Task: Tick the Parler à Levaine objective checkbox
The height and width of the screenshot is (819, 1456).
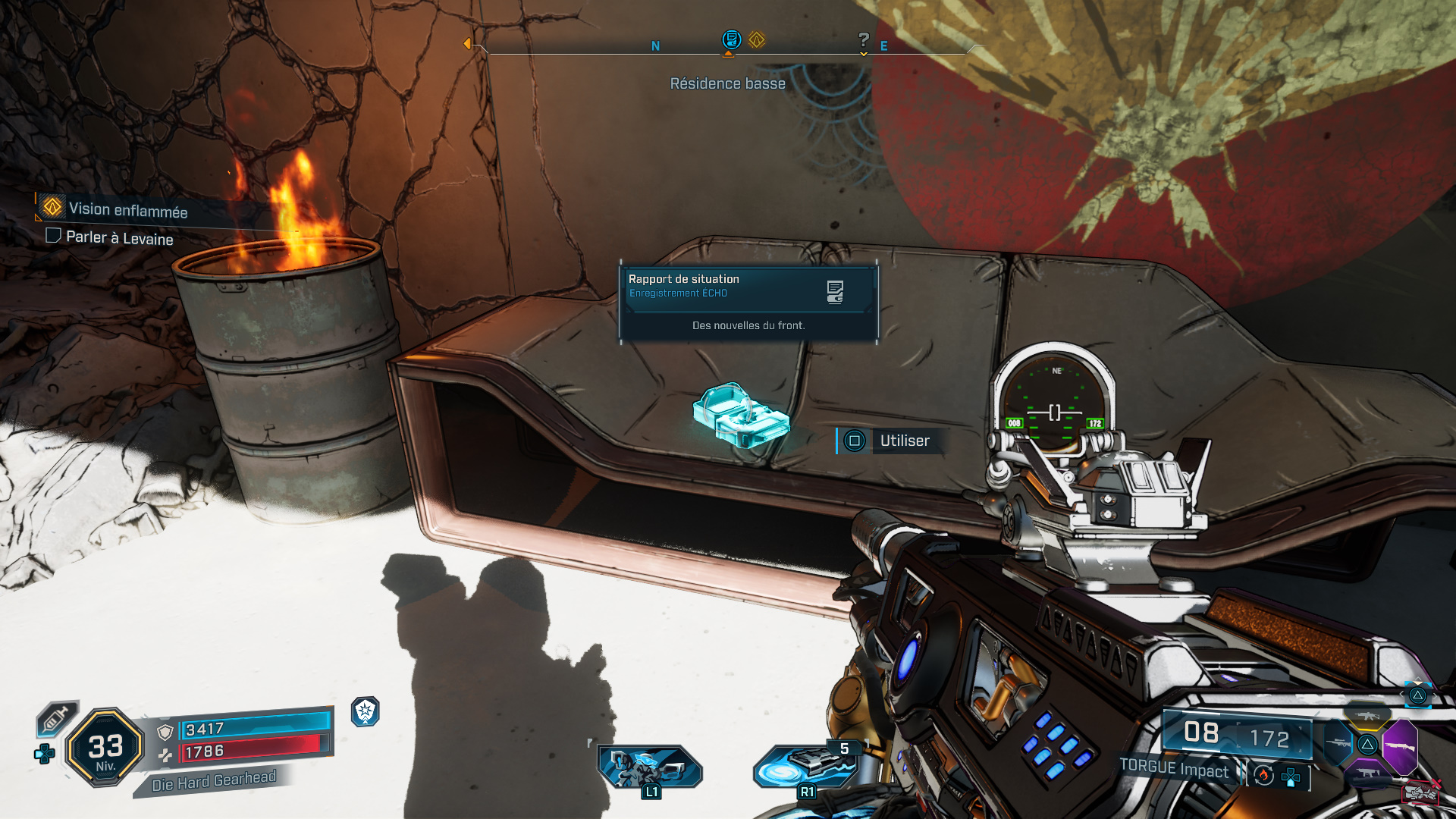Action: pos(53,236)
